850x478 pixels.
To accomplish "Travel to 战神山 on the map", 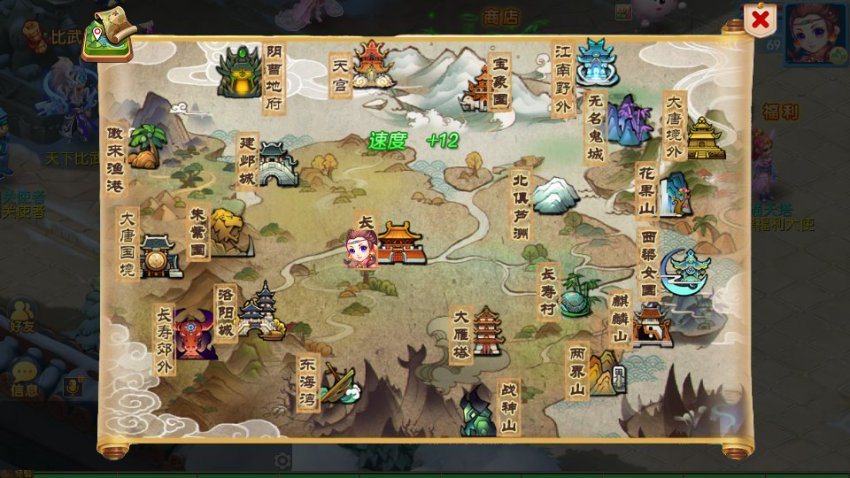I will 479,412.
